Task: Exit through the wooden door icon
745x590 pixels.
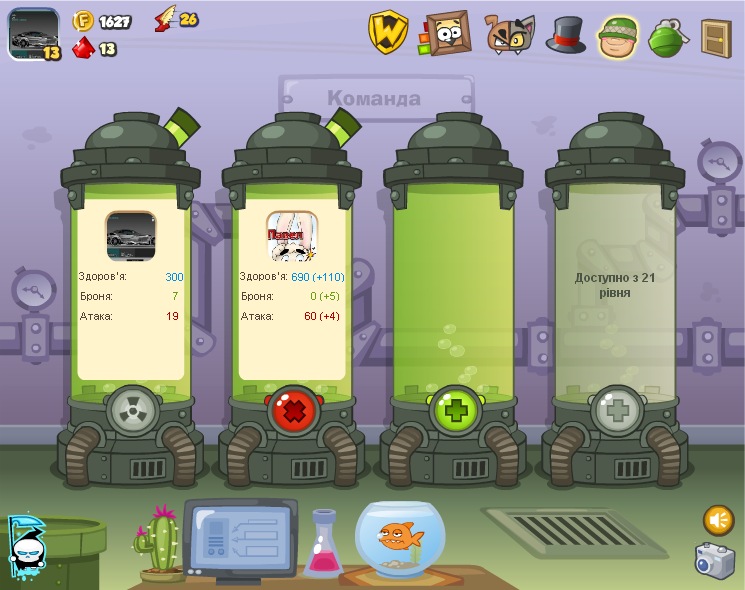Action: 715,37
